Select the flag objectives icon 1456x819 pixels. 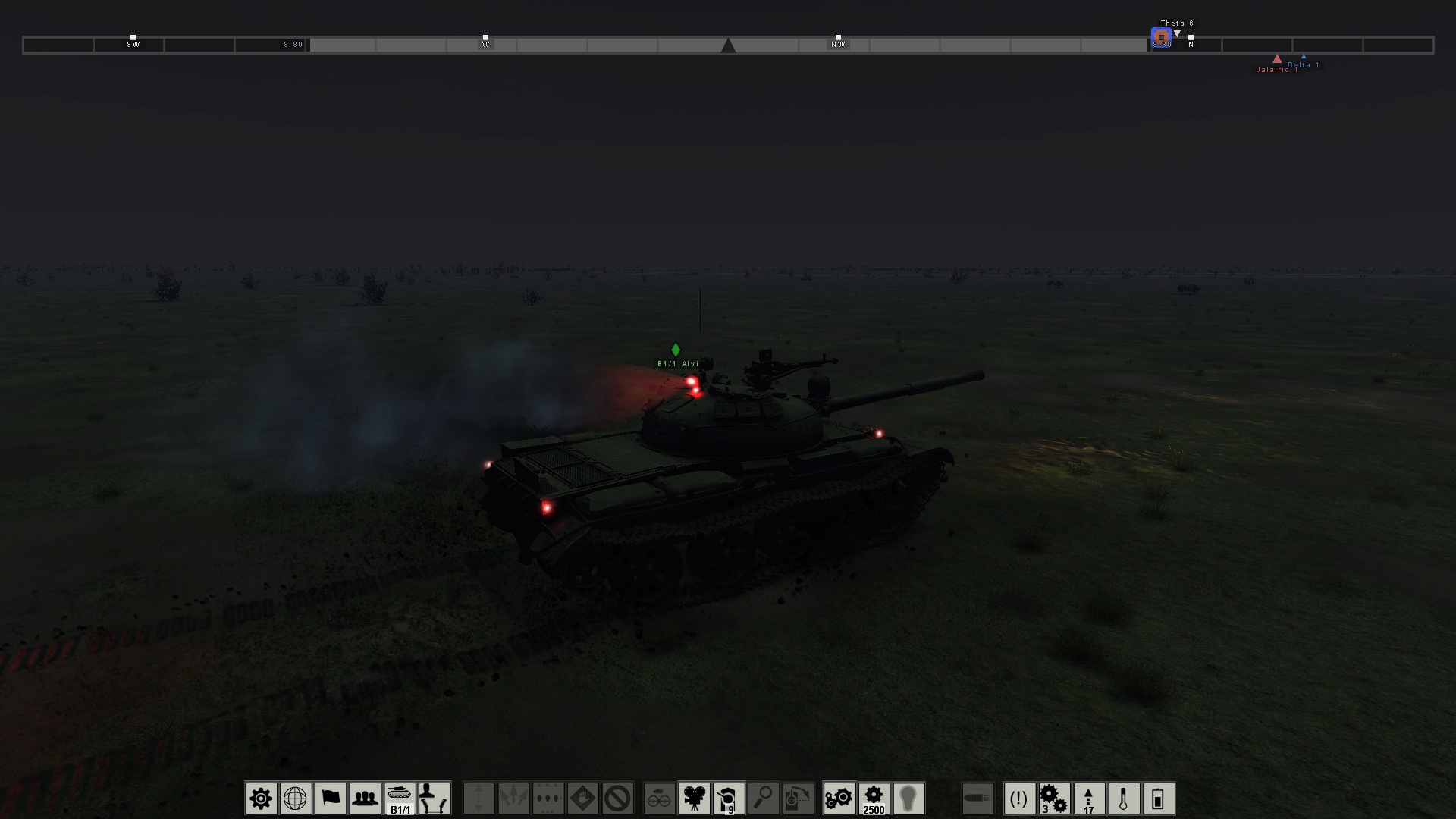tap(330, 798)
